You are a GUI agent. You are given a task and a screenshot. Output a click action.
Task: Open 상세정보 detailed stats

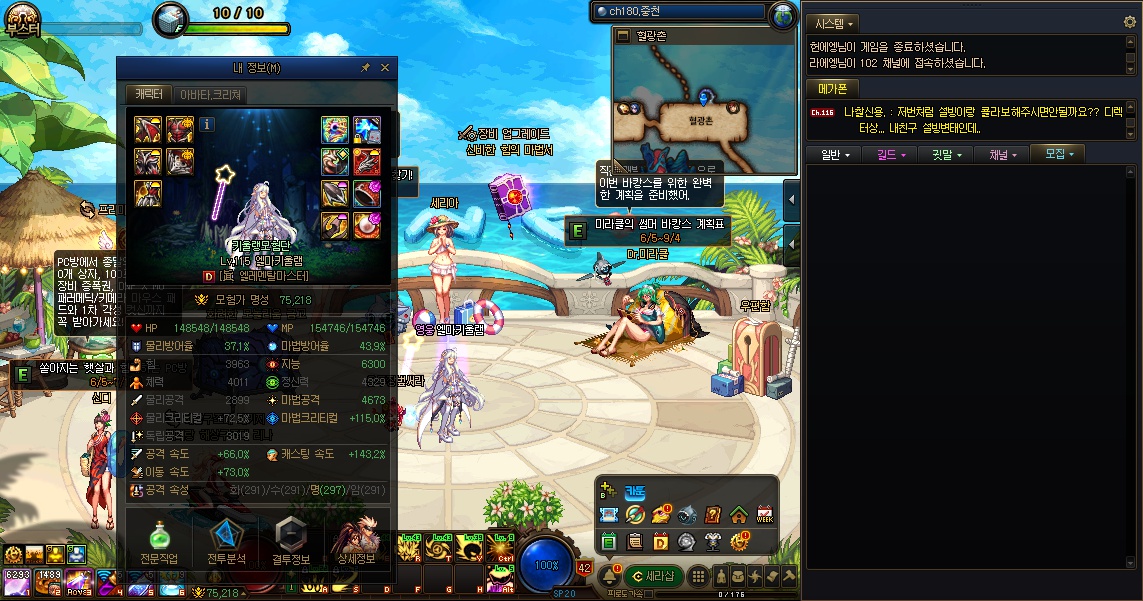click(357, 541)
